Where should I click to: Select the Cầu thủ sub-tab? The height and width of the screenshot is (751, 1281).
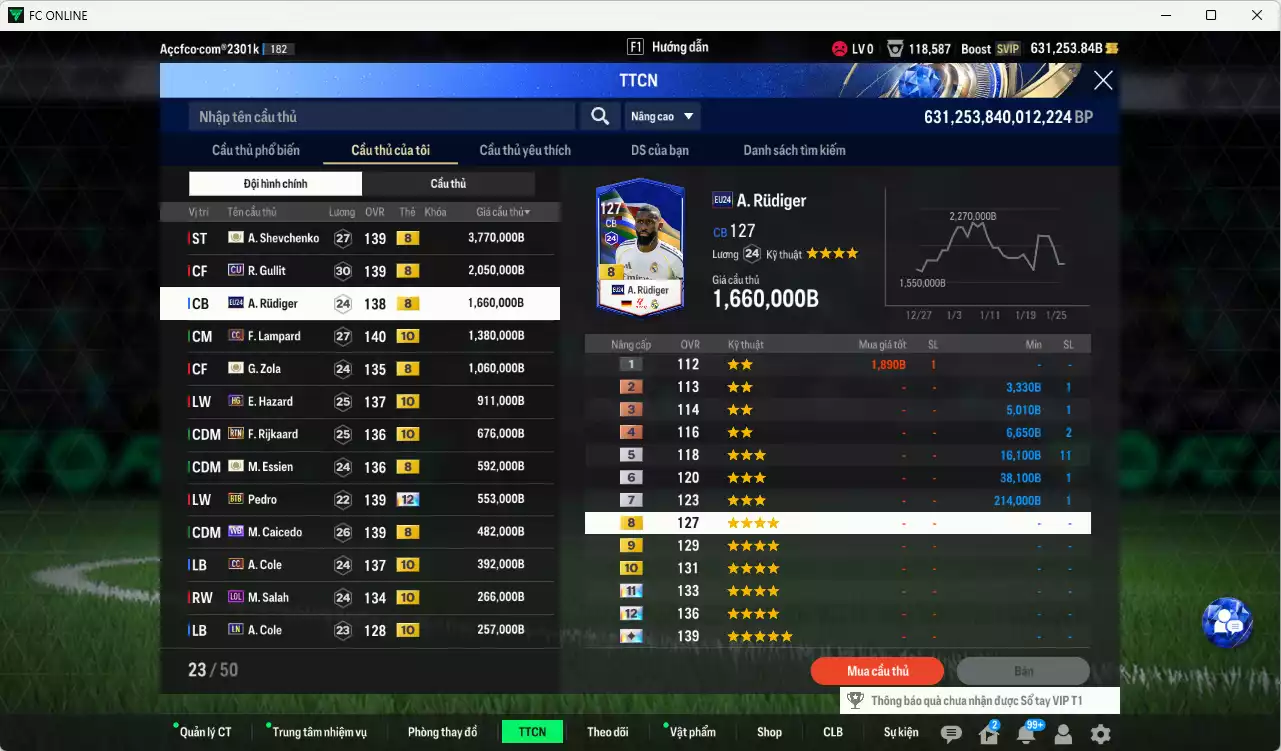click(448, 184)
